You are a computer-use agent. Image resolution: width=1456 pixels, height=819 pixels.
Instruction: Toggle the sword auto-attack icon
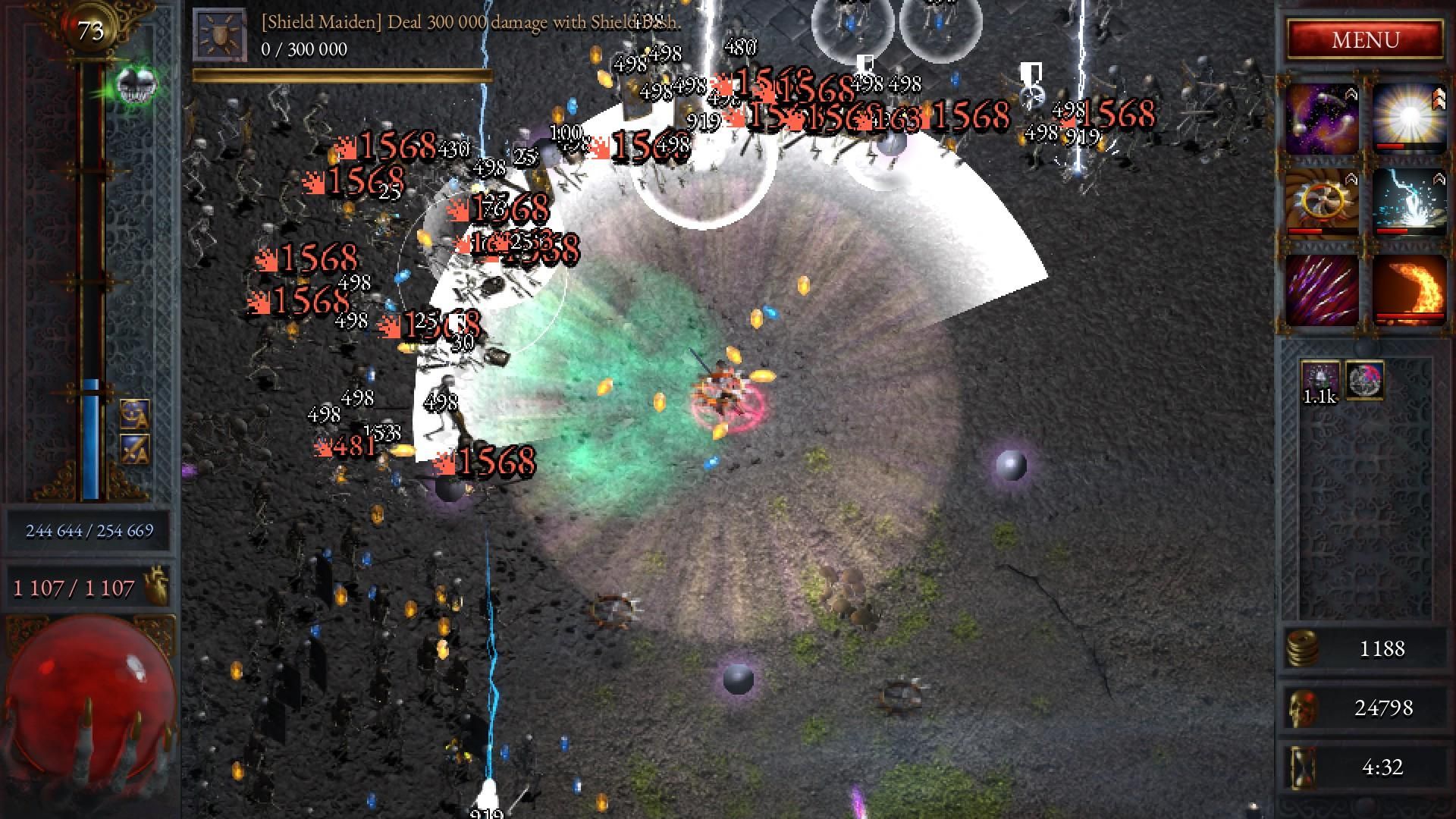tap(134, 450)
